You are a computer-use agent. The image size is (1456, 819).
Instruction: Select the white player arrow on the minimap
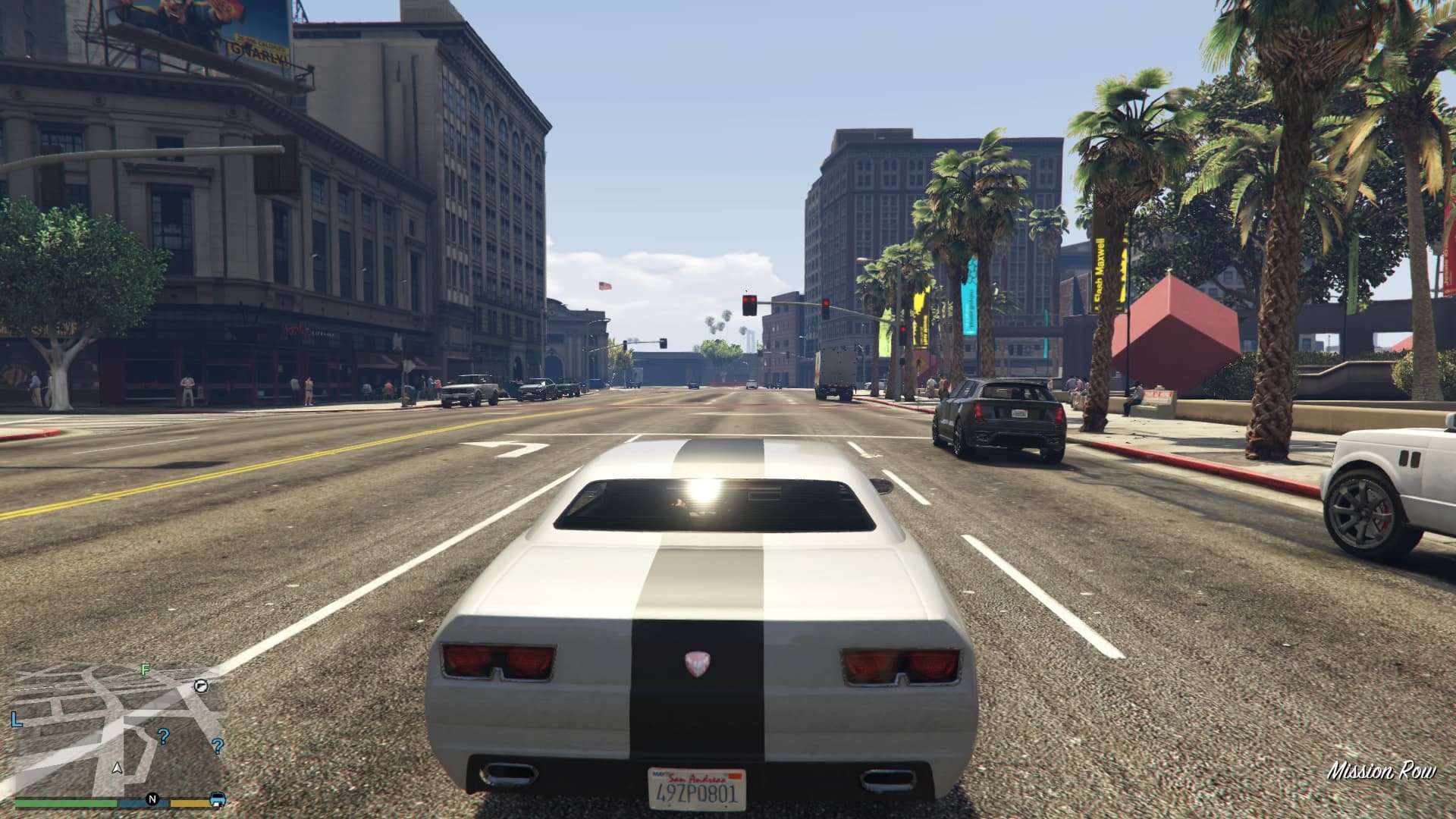point(117,767)
